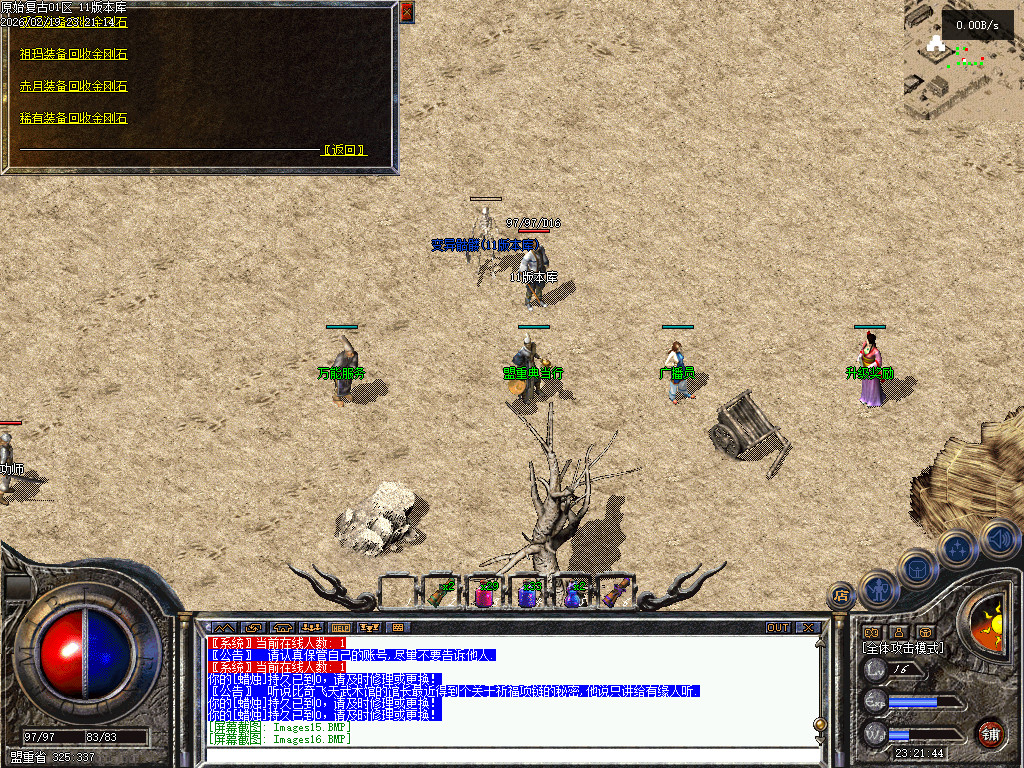The image size is (1024, 768).
Task: Close the chat panel with X button
Action: point(808,628)
